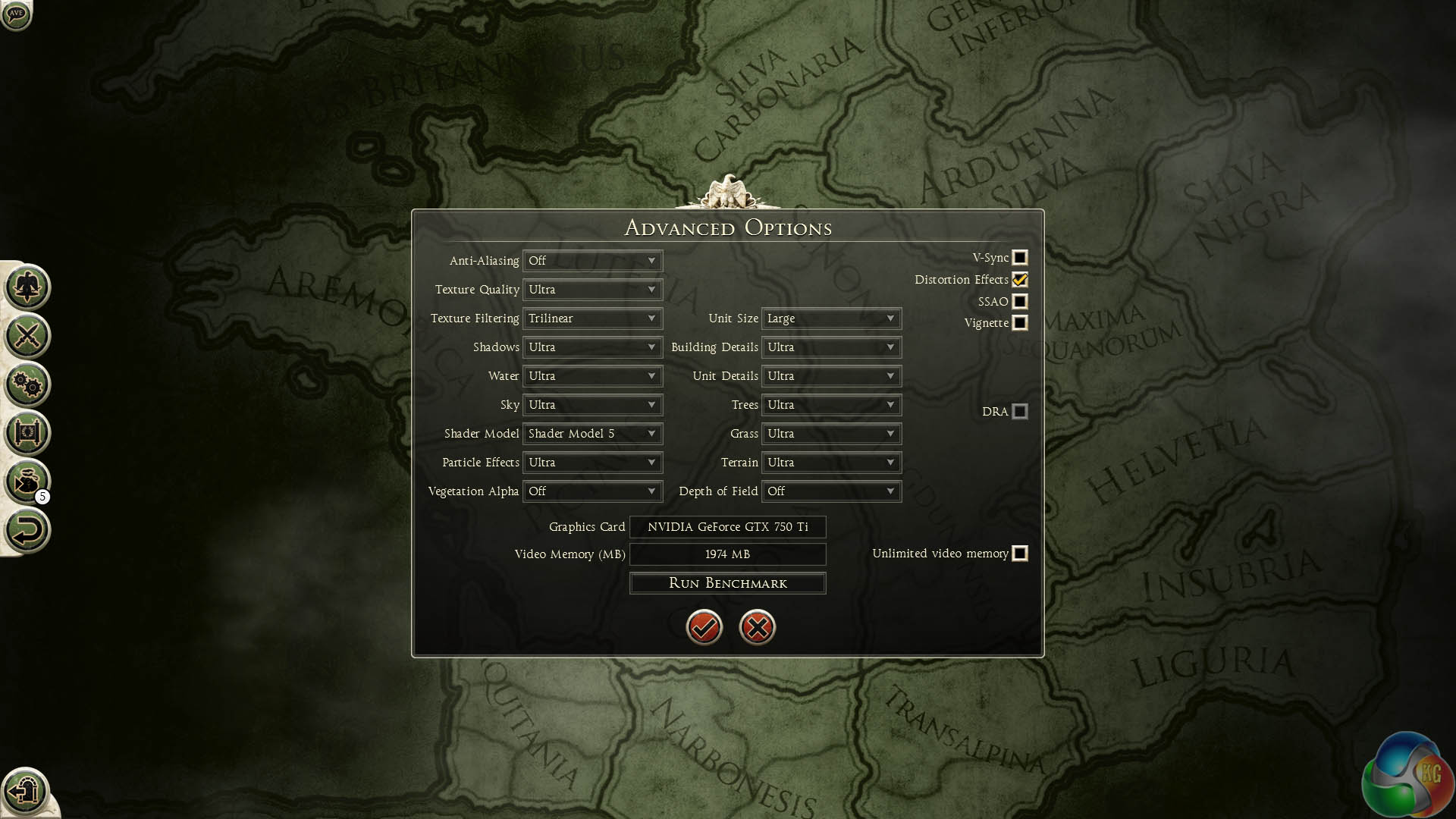Open the gears settings icon in sidebar
The image size is (1456, 819).
27,384
